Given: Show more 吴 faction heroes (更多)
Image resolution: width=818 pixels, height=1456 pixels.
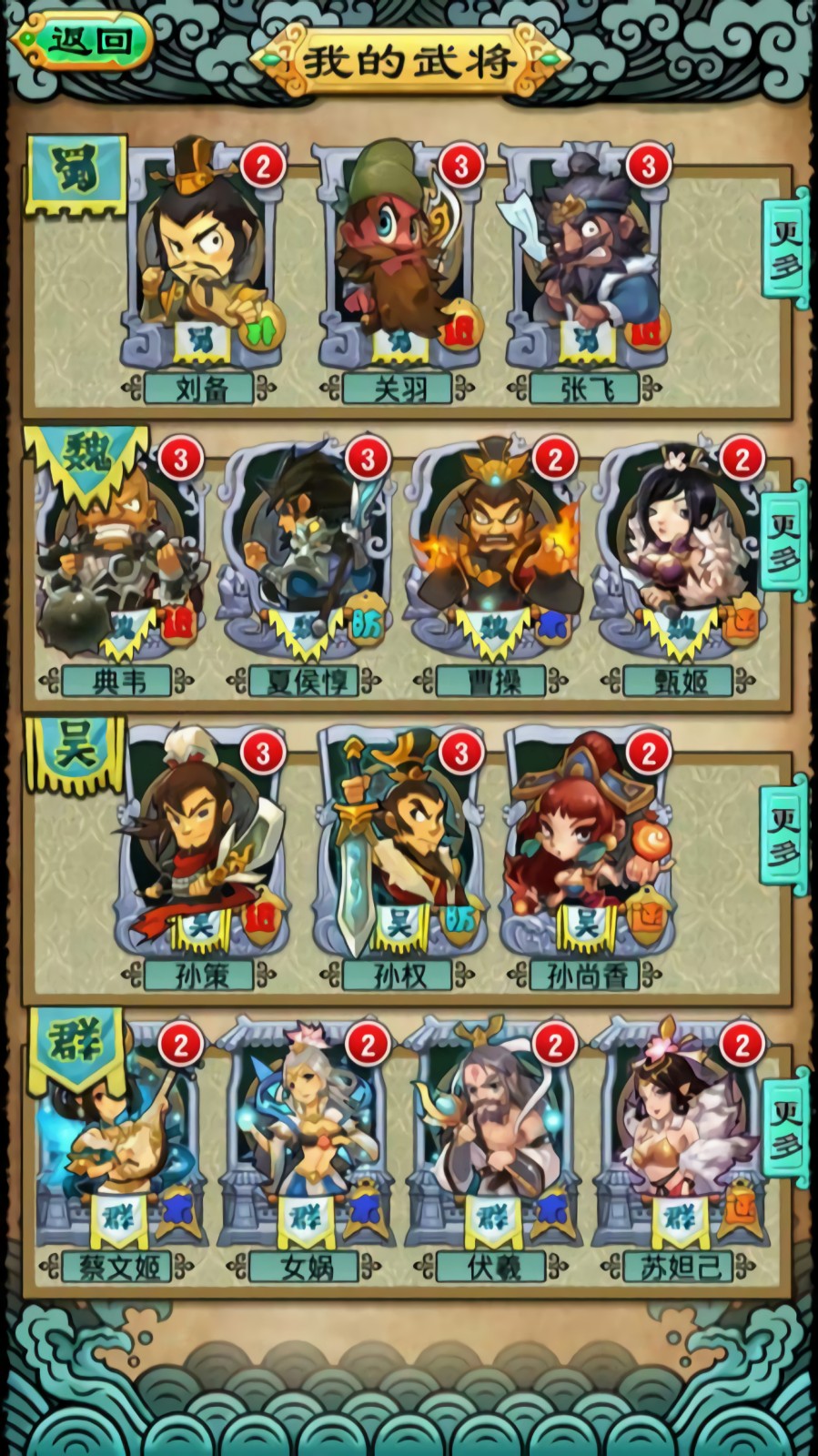Looking at the screenshot, I should point(785,834).
